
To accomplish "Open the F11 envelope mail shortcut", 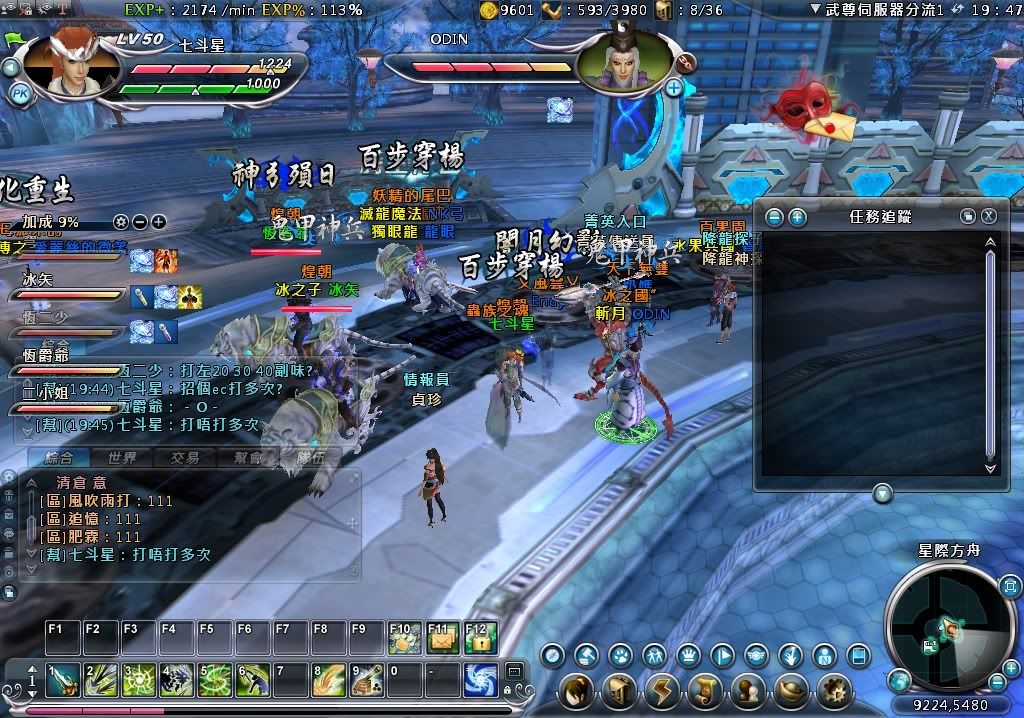I will 442,638.
